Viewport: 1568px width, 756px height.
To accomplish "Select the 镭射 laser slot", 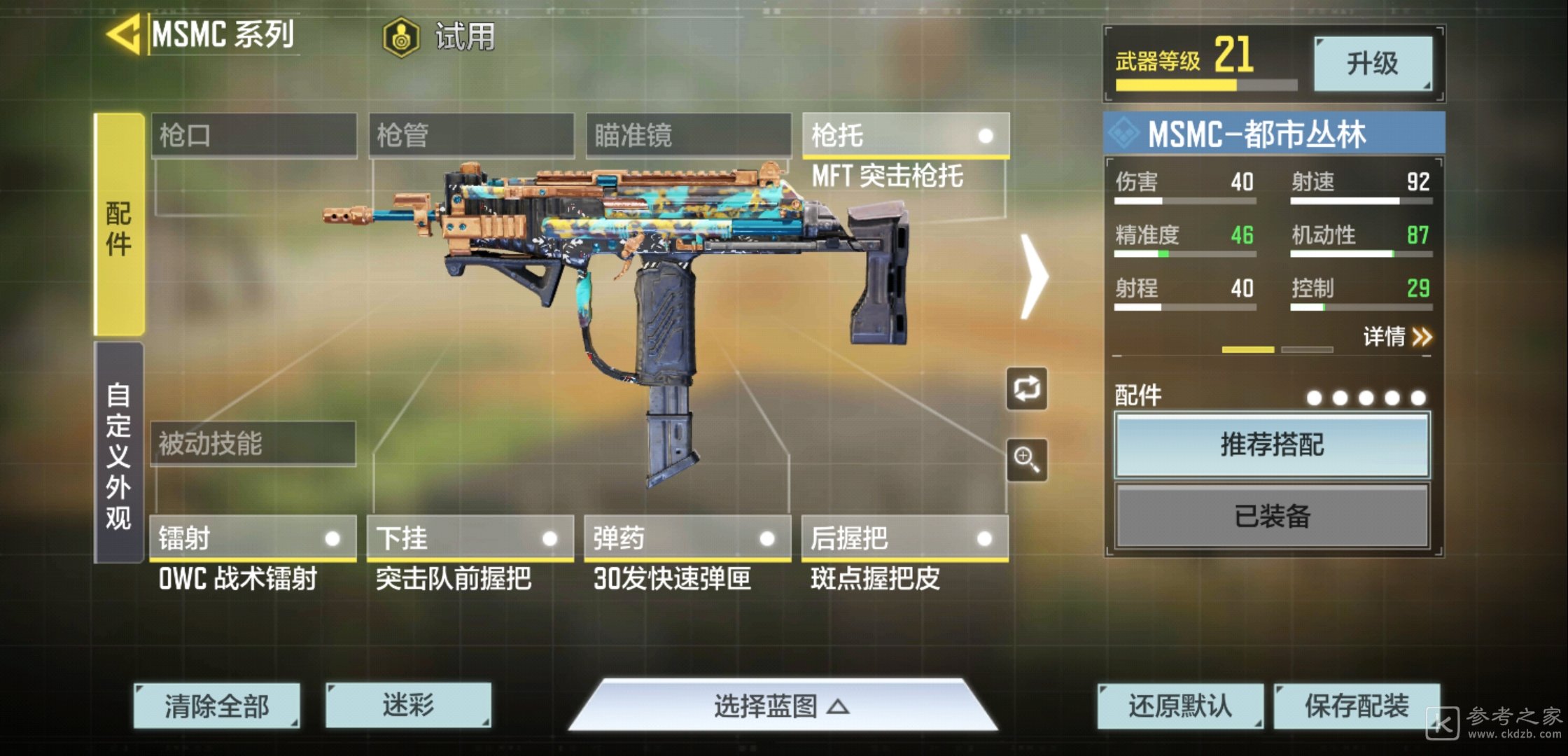I will tap(253, 538).
